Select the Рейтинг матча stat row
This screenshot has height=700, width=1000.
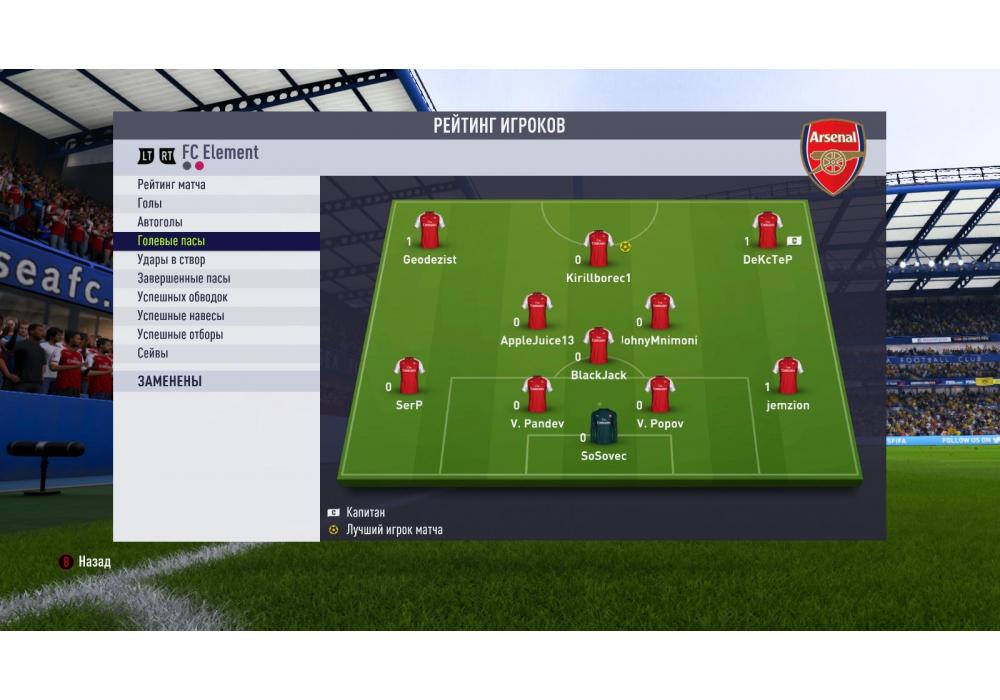tap(172, 185)
